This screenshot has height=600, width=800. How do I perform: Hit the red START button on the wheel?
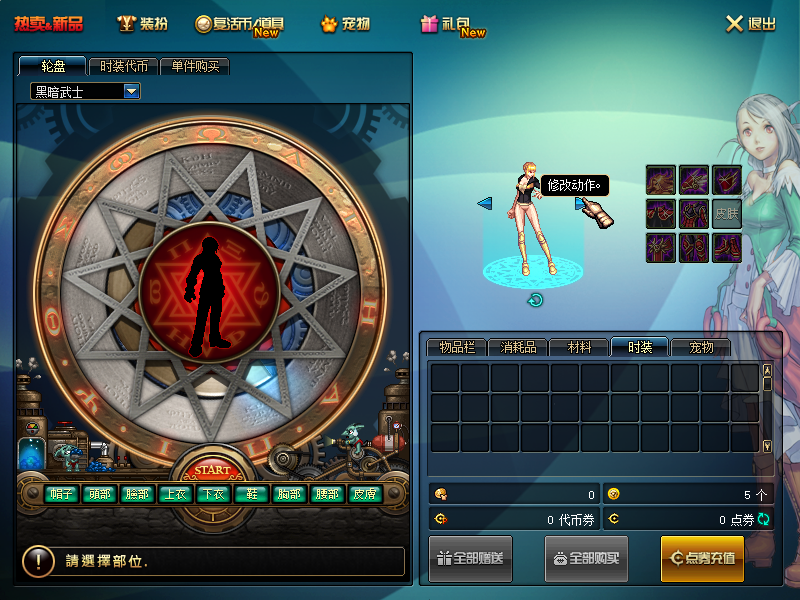coord(212,470)
